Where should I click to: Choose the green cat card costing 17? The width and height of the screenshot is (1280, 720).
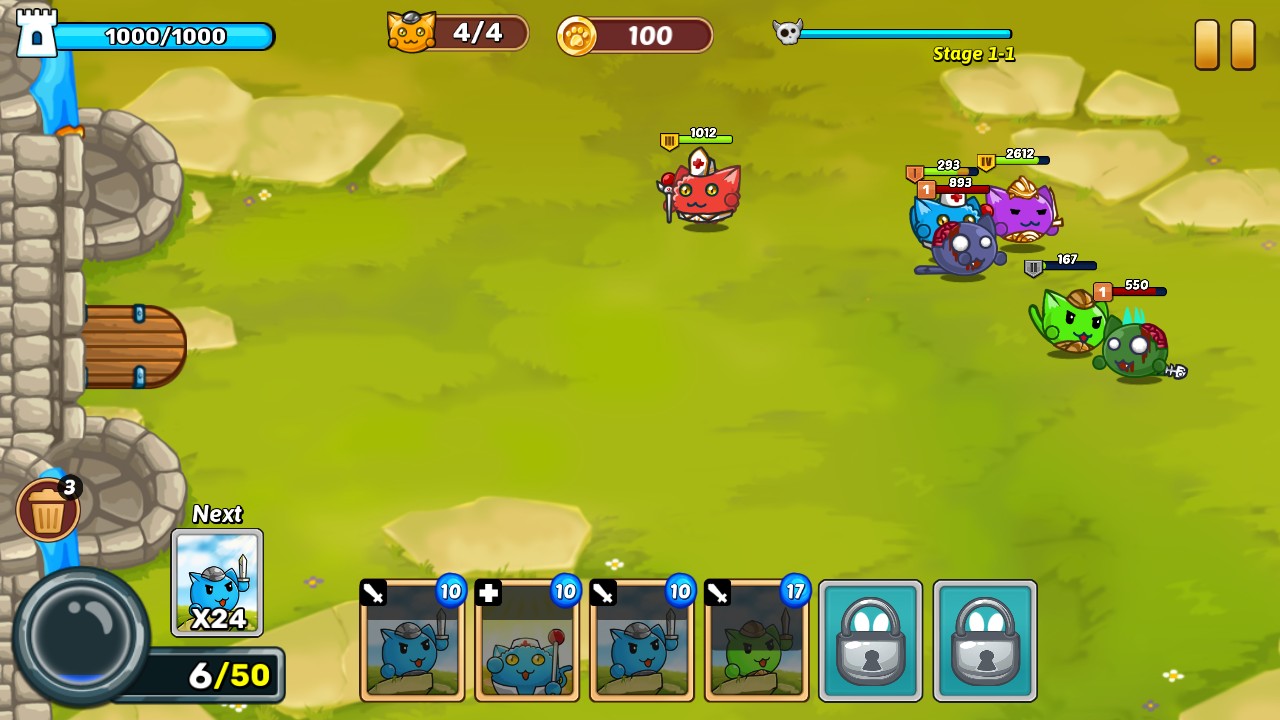756,641
